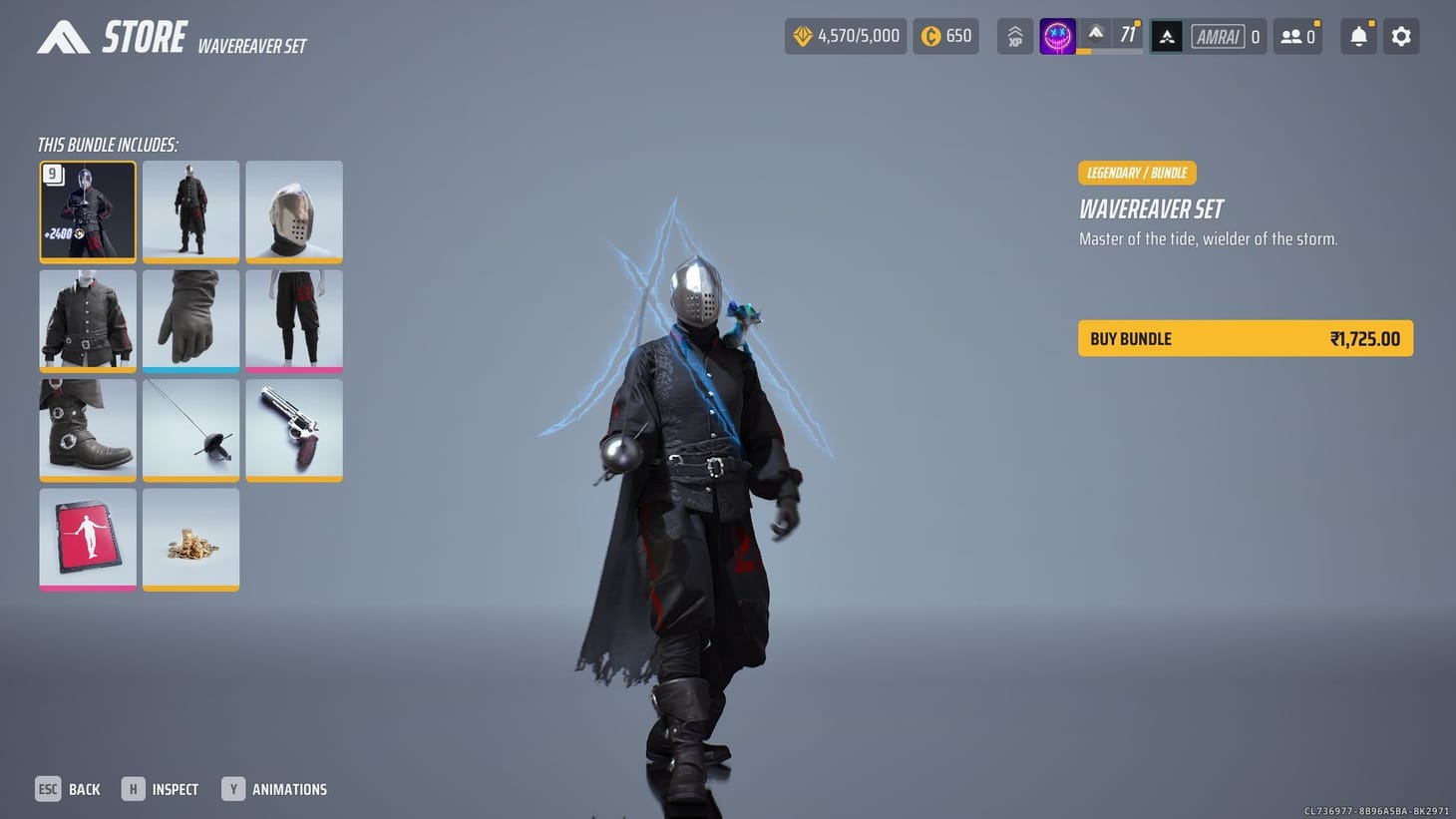The width and height of the screenshot is (1456, 819).
Task: Open the settings gear
Action: click(x=1401, y=36)
